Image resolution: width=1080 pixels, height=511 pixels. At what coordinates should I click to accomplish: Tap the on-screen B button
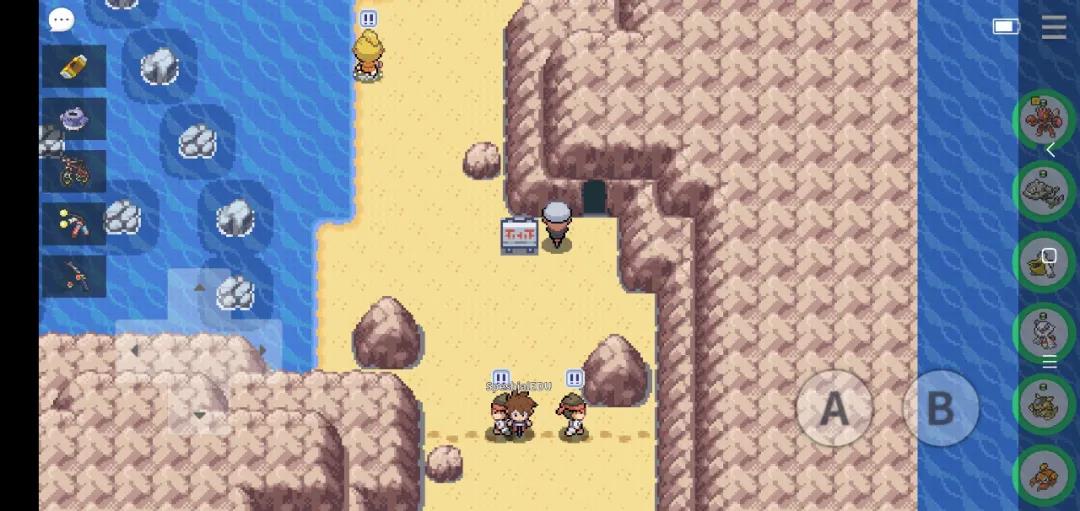click(x=940, y=408)
